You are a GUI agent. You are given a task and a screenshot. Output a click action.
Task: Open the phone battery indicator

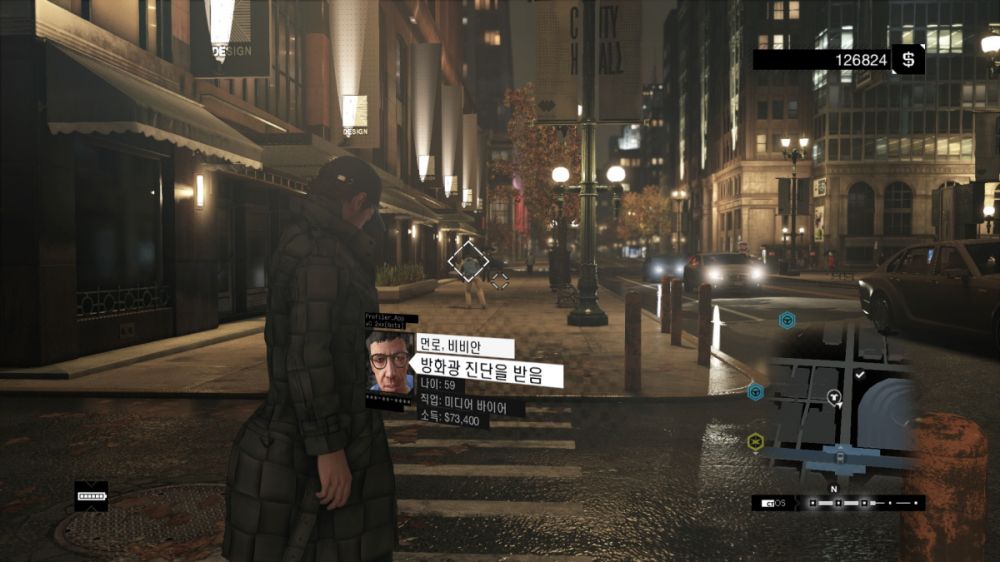tap(91, 496)
